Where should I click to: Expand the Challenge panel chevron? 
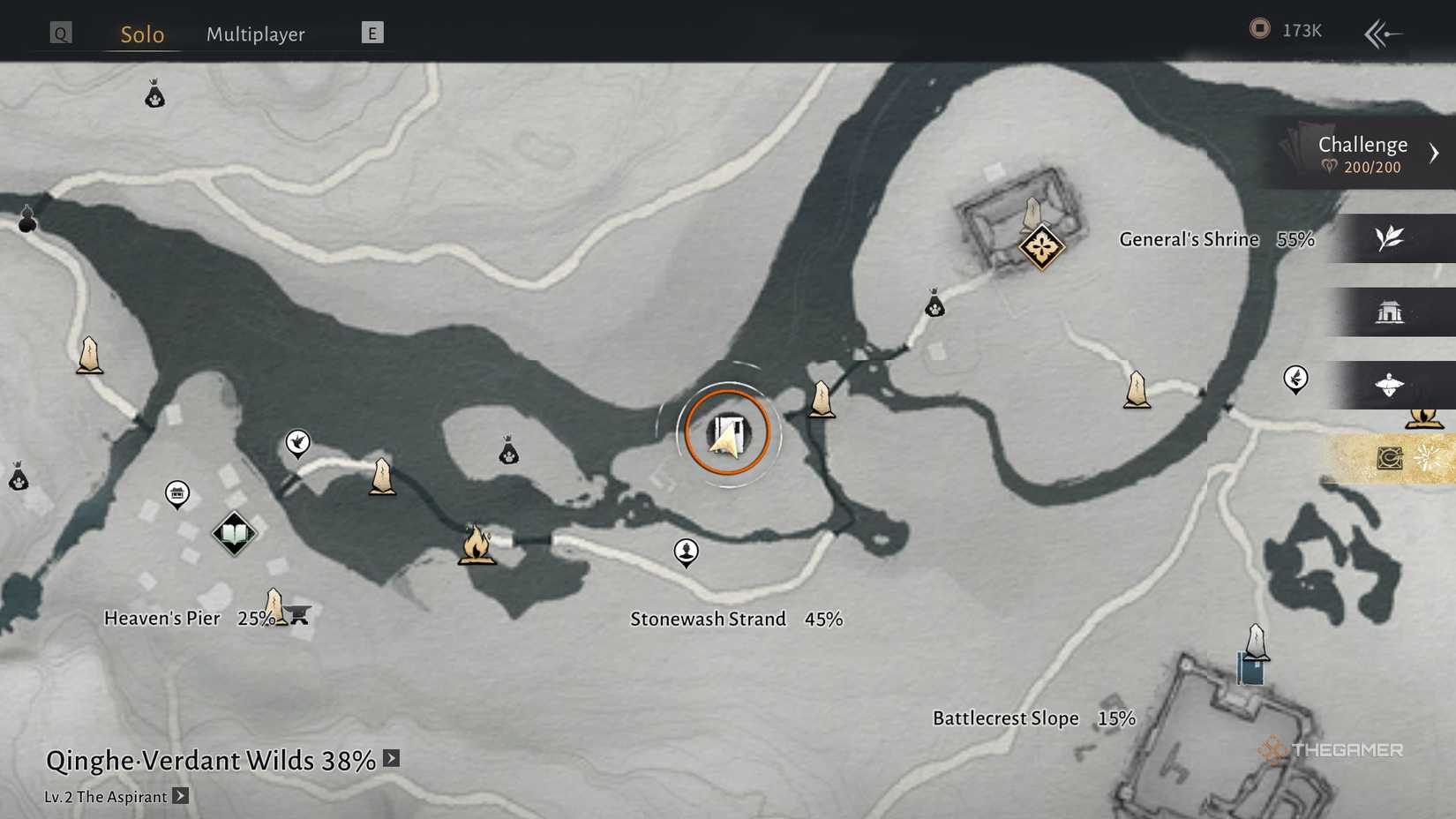(x=1436, y=152)
